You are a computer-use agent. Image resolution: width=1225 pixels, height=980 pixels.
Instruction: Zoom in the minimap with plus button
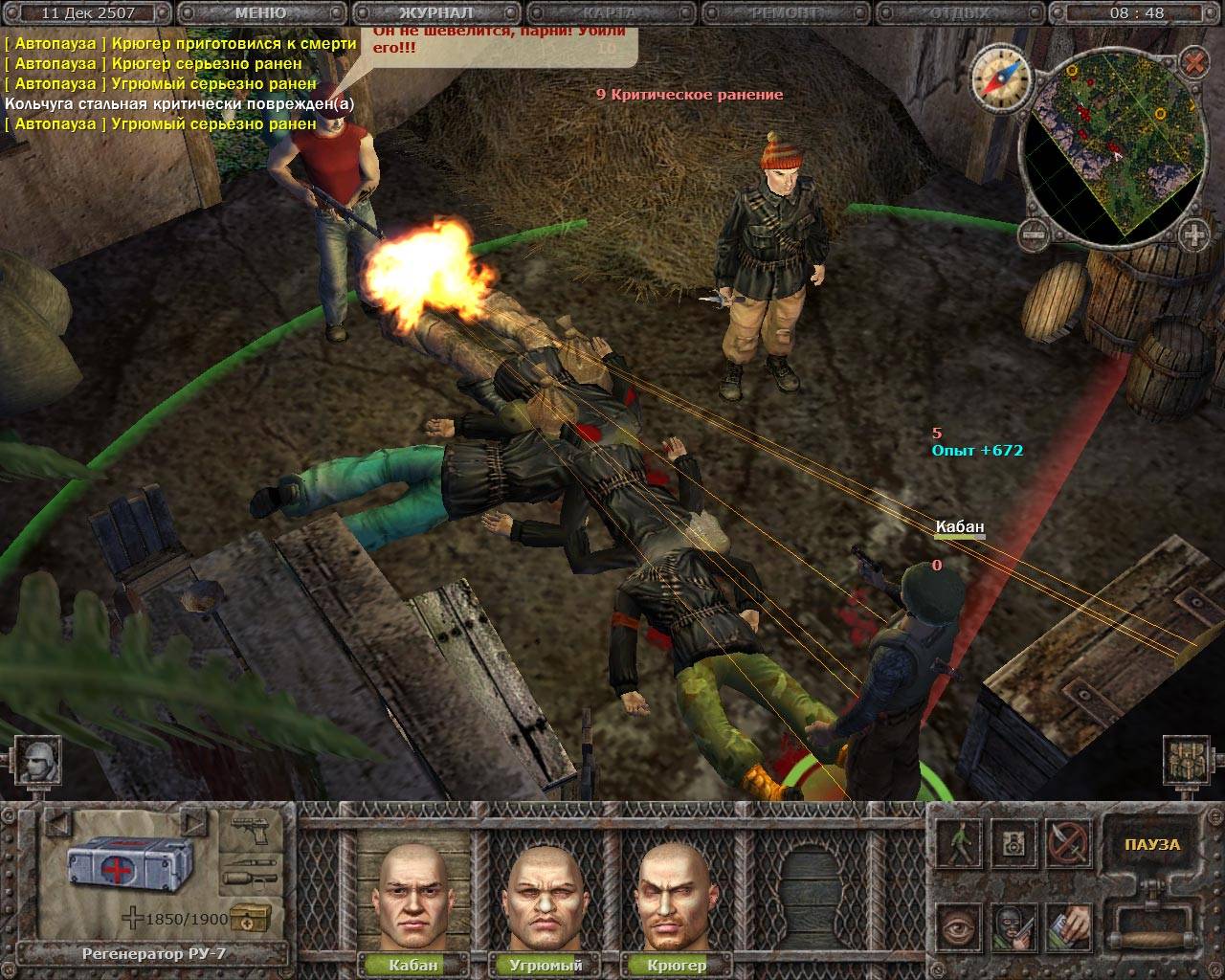click(1192, 232)
